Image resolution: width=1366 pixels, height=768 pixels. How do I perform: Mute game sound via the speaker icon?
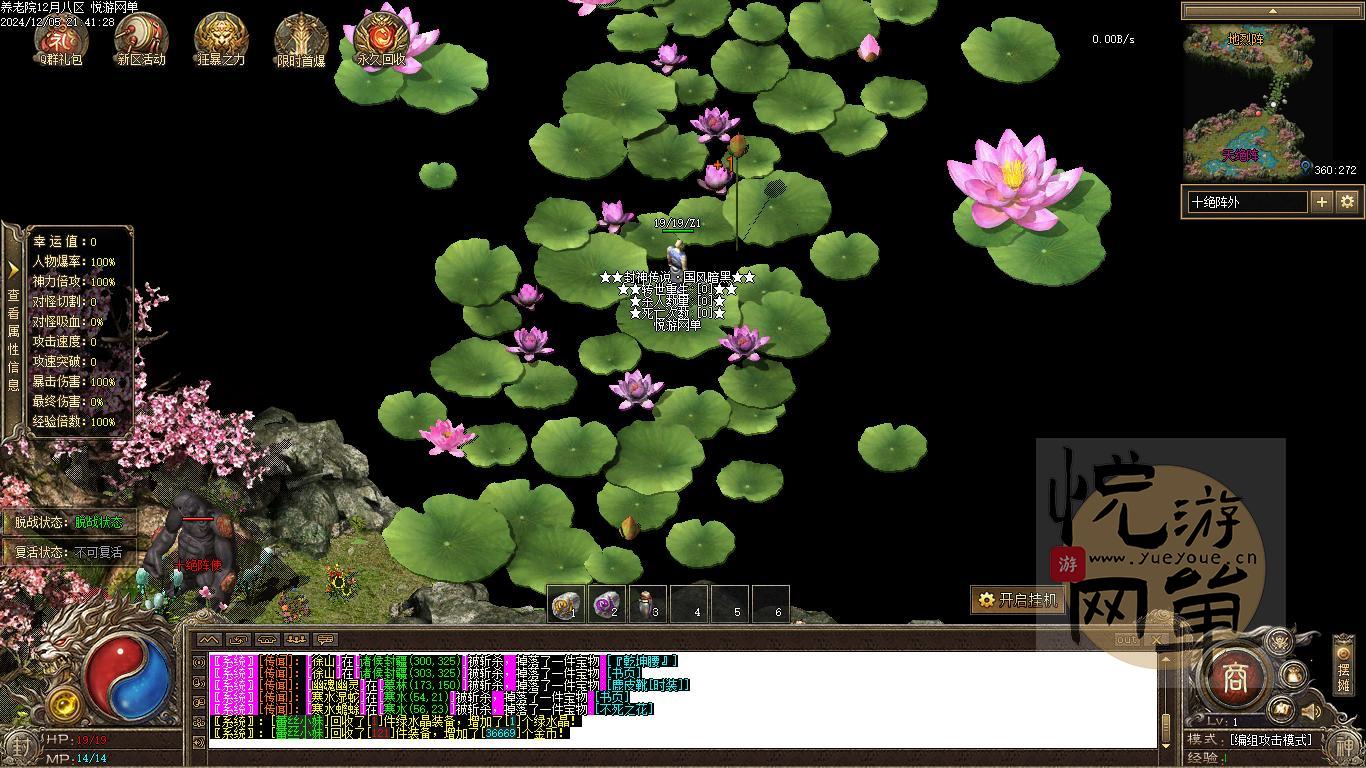[x=1311, y=712]
